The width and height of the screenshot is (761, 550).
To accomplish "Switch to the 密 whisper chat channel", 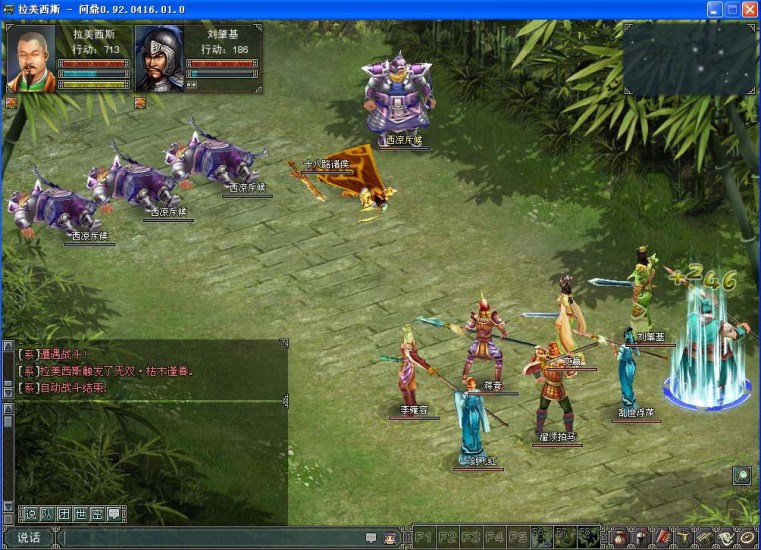I will pos(98,514).
